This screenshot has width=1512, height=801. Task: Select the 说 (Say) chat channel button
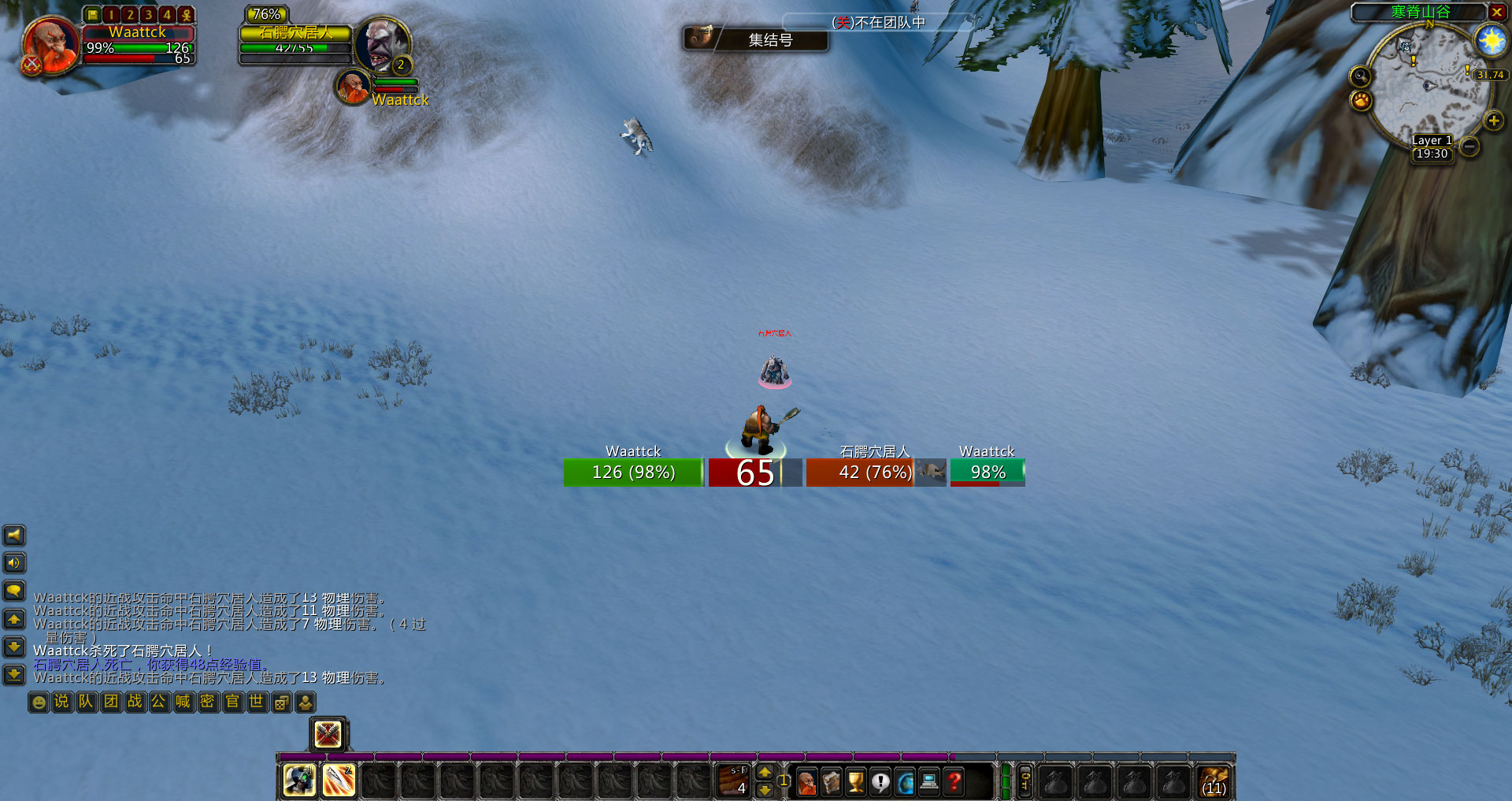point(61,702)
